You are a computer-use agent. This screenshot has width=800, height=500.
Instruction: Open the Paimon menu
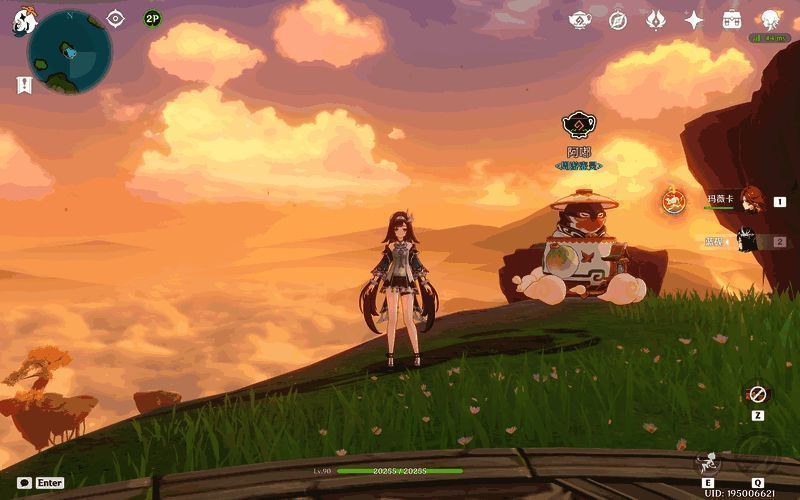(24, 23)
